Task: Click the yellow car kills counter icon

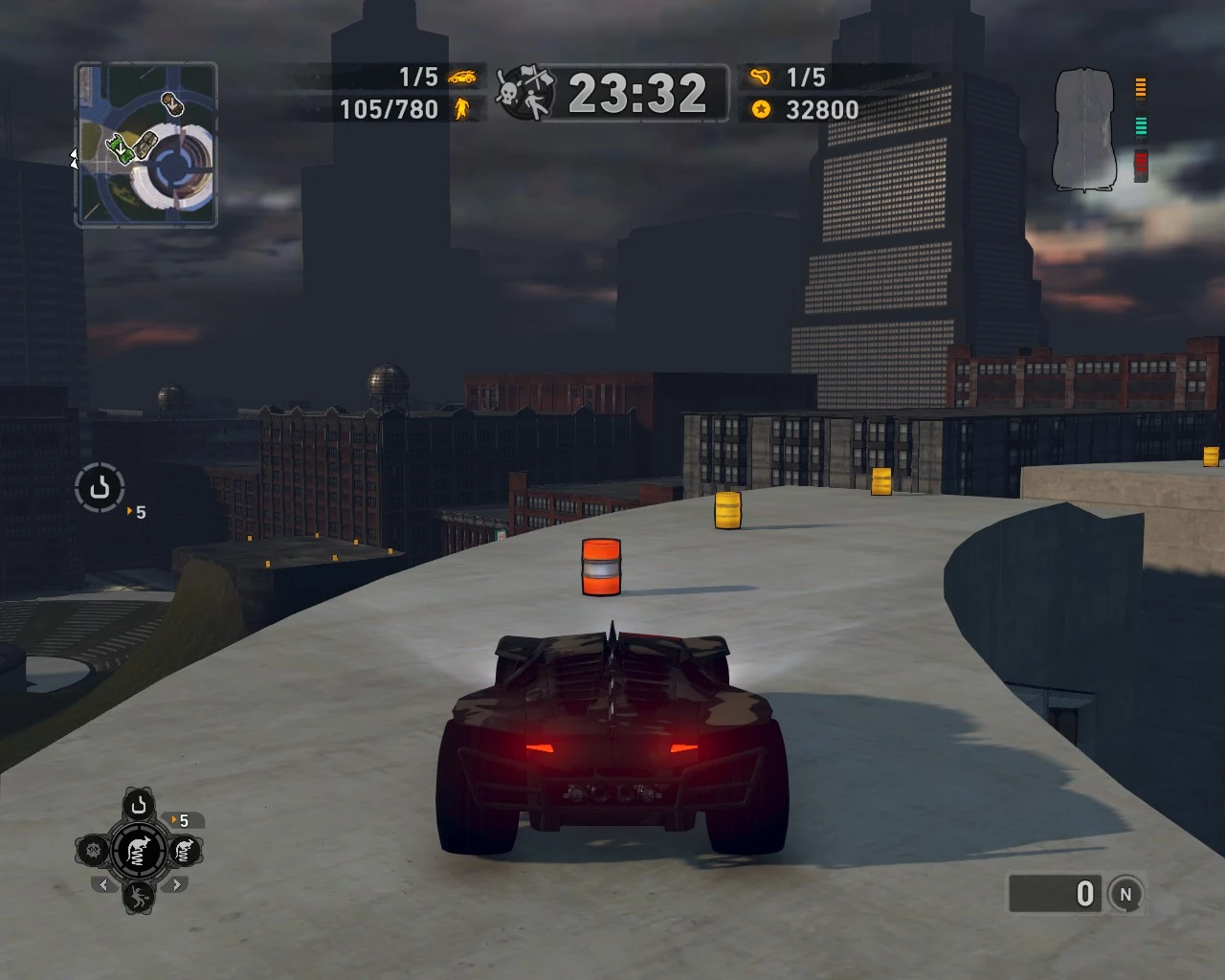Action: tap(465, 78)
